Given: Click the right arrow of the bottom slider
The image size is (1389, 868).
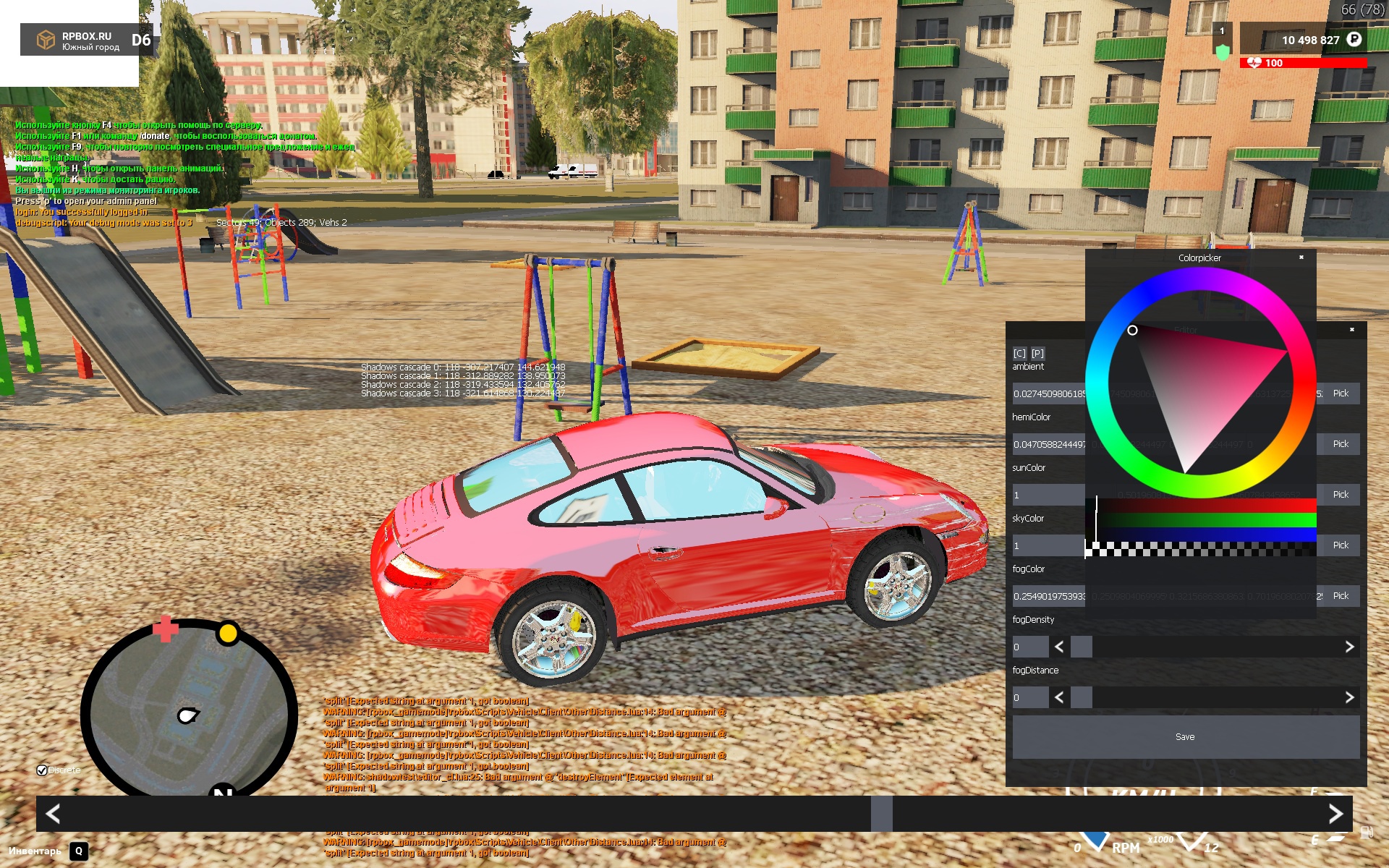Looking at the screenshot, I should [x=1335, y=814].
